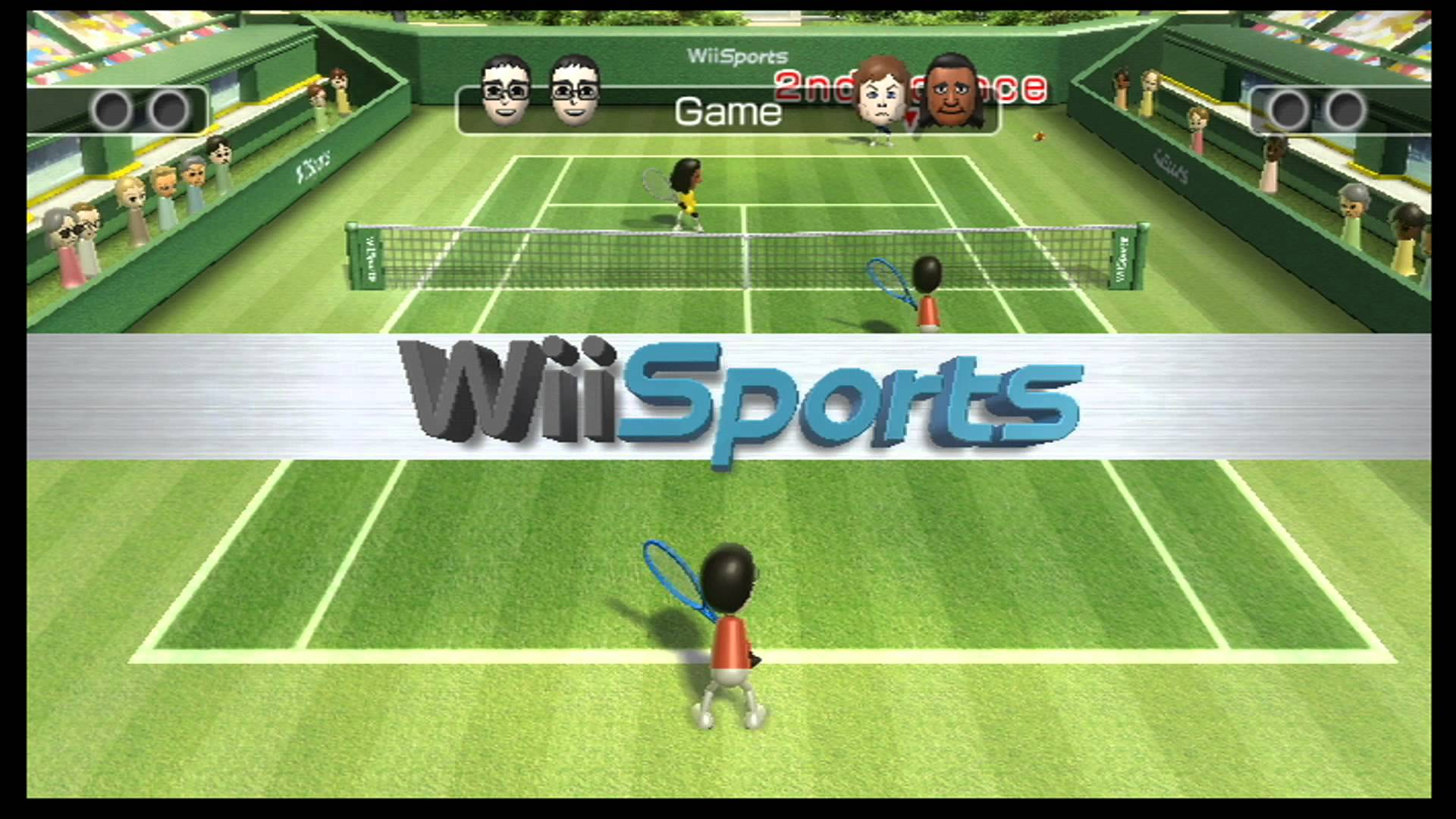1456x819 pixels.
Task: Click the Game label in center
Action: (x=728, y=112)
